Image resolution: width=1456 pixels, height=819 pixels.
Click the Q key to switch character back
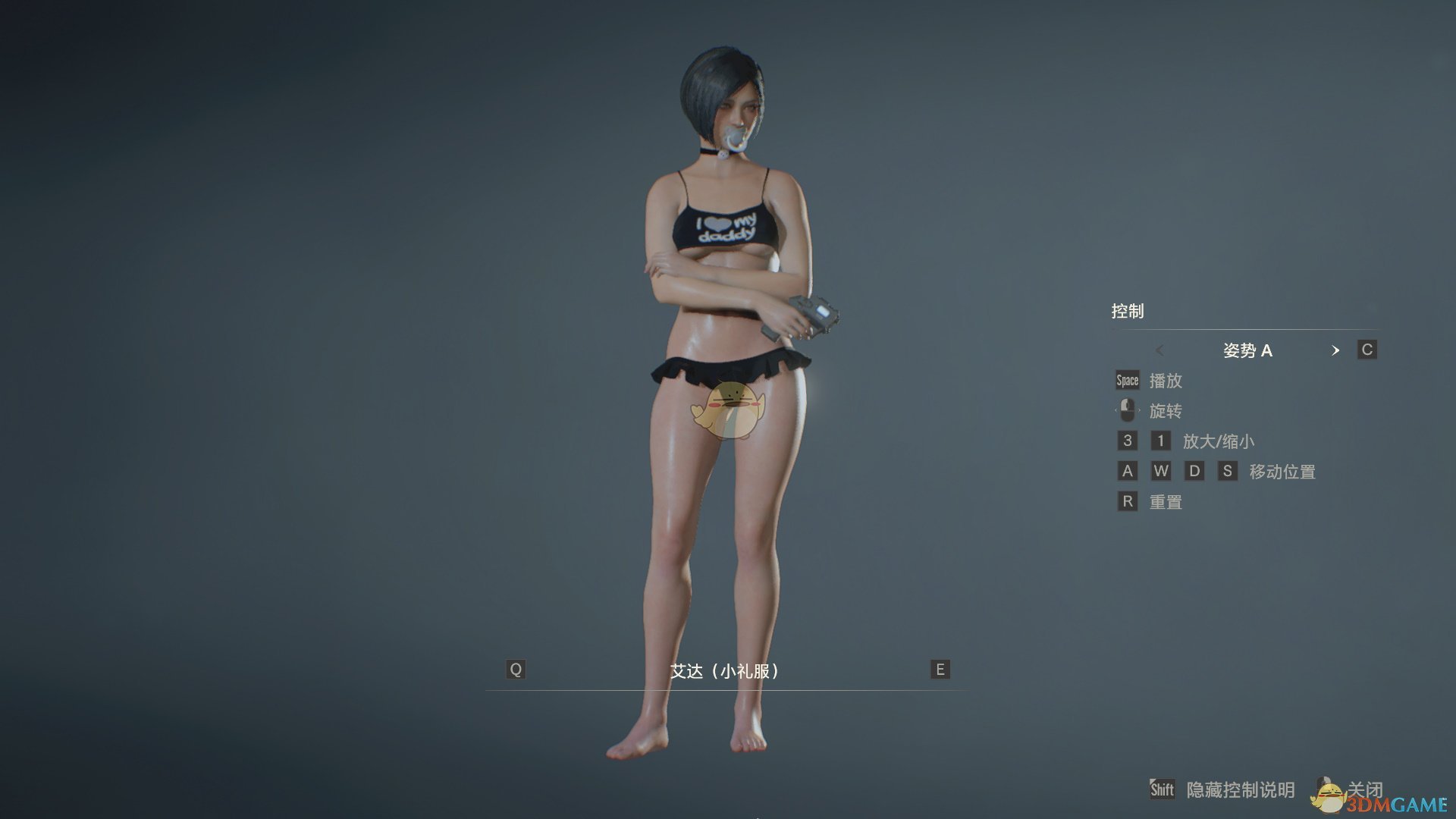(516, 669)
